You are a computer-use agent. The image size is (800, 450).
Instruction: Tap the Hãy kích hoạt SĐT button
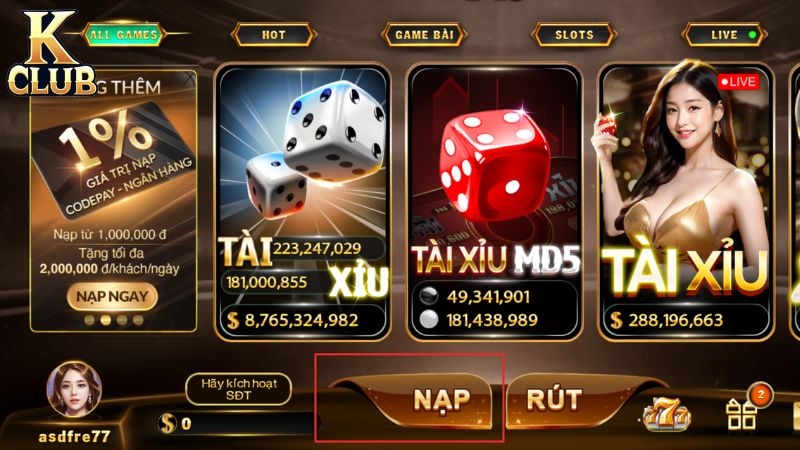click(238, 389)
